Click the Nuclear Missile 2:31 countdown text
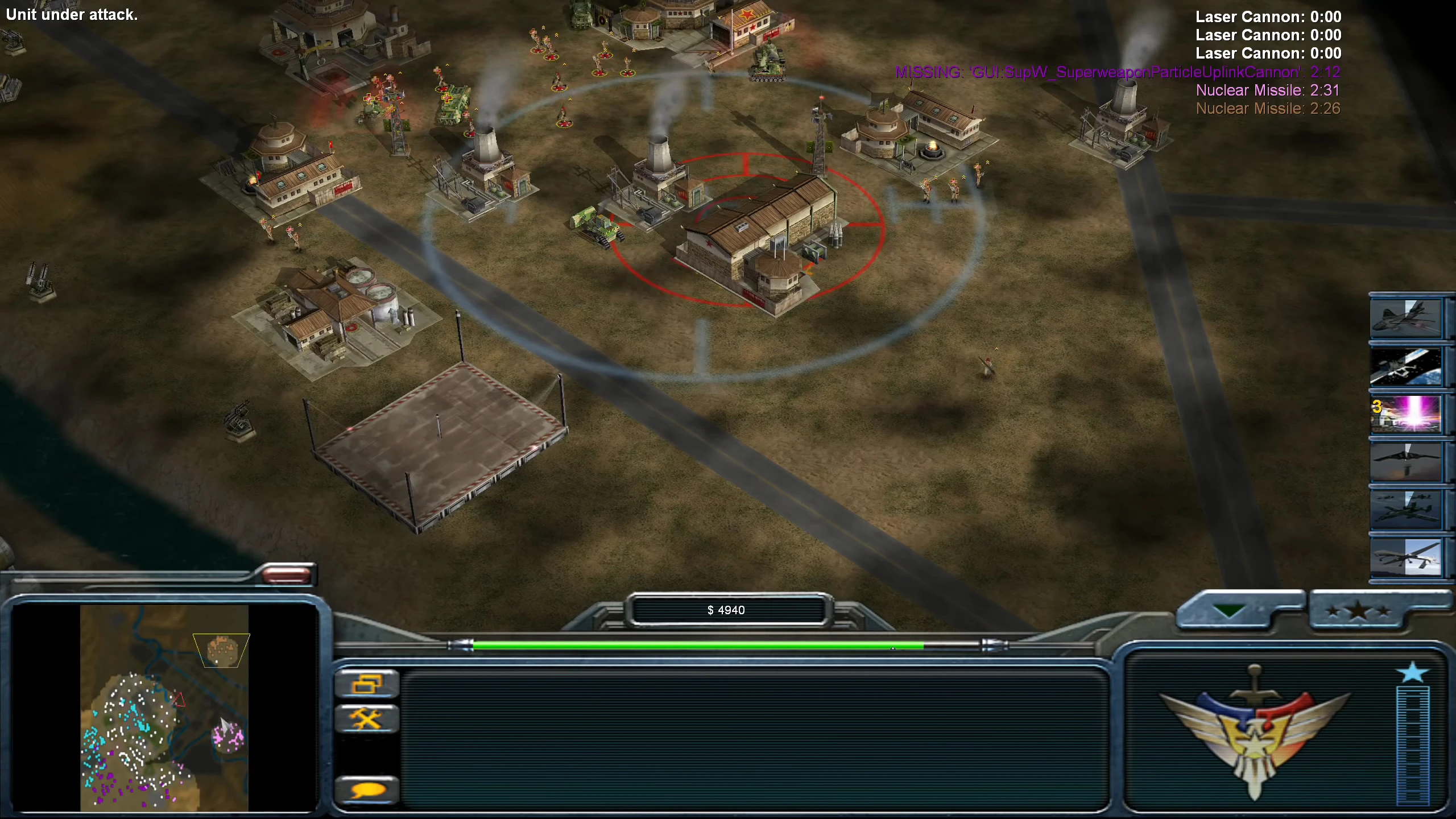Image resolution: width=1456 pixels, height=819 pixels. click(1267, 90)
